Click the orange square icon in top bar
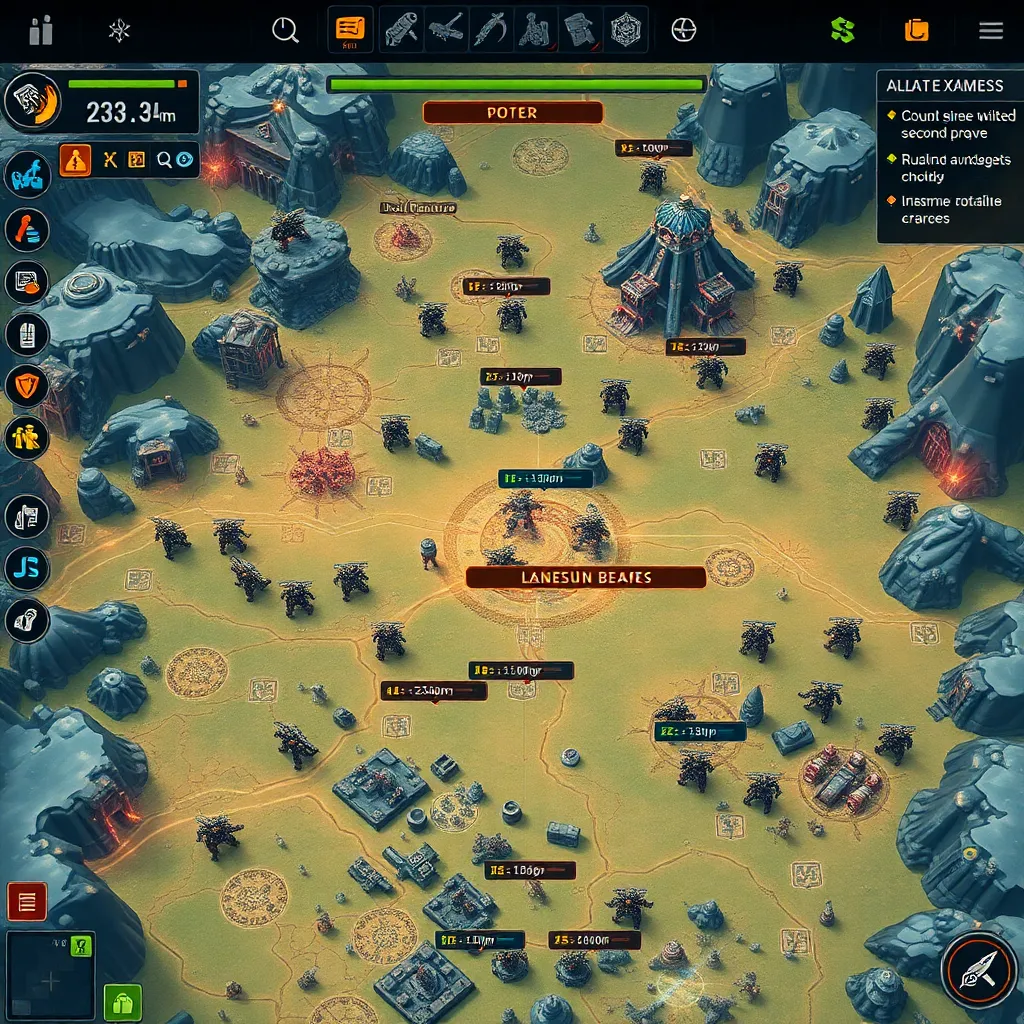1024x1024 pixels. 916,30
